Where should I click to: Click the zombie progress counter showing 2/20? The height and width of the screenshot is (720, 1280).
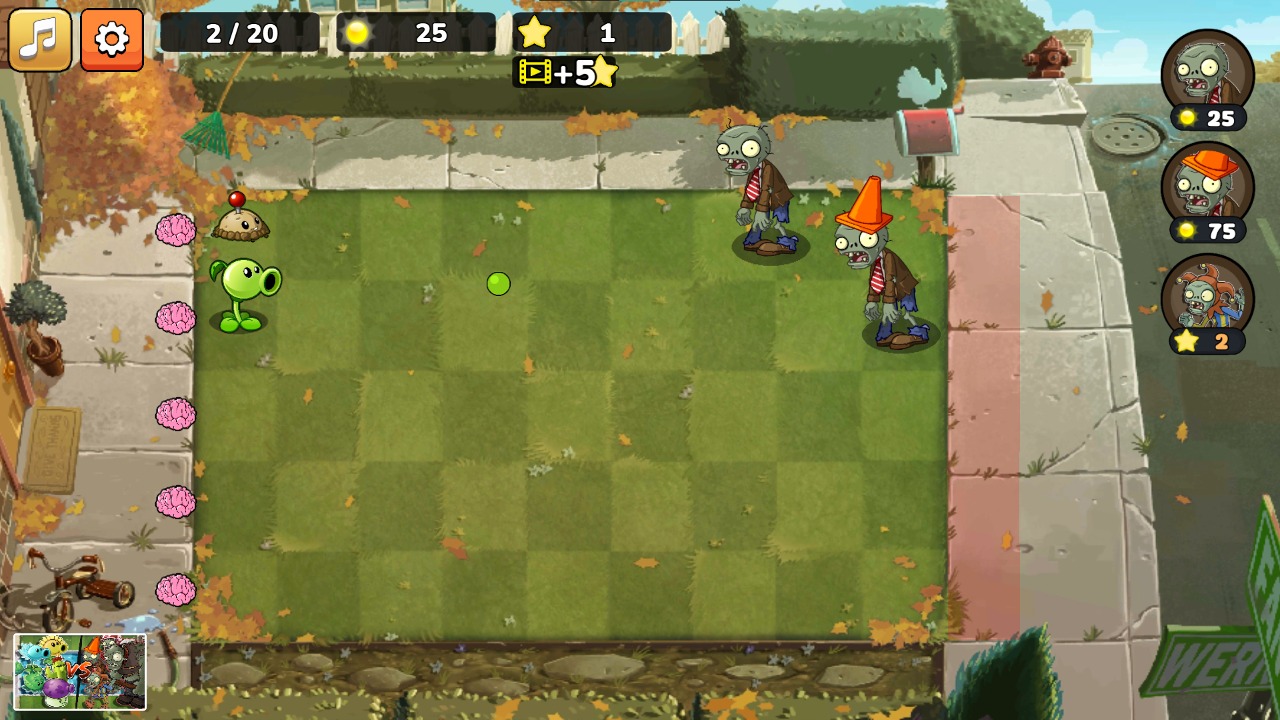tap(243, 33)
